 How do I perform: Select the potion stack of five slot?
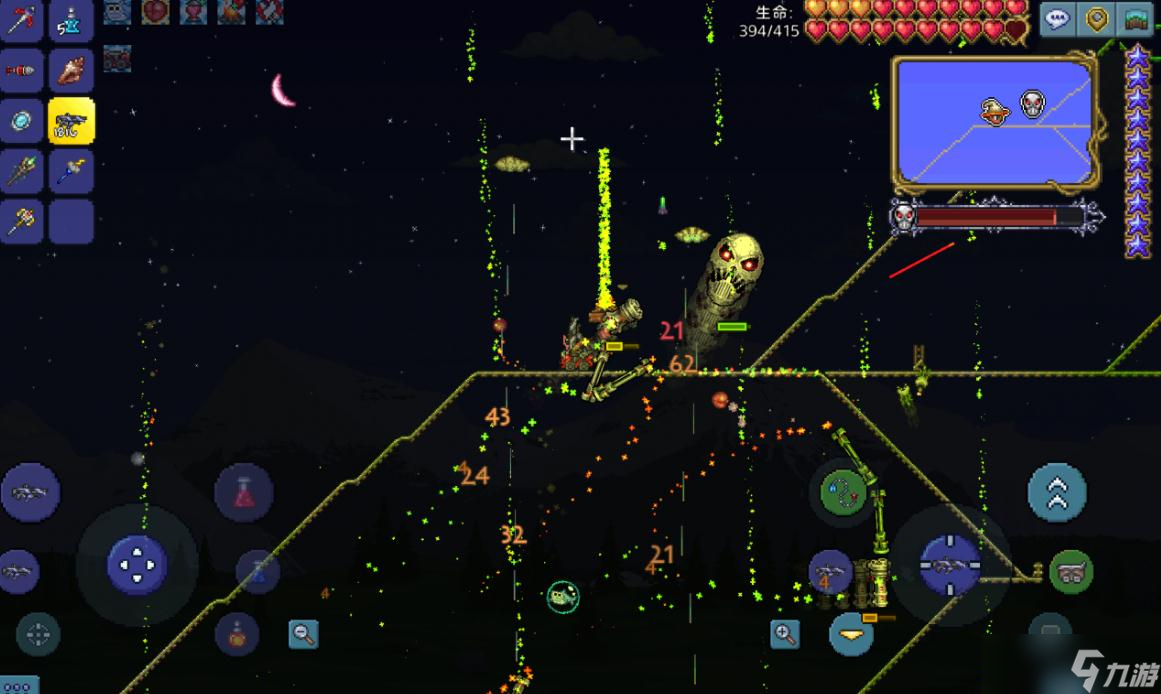pyautogui.click(x=71, y=19)
